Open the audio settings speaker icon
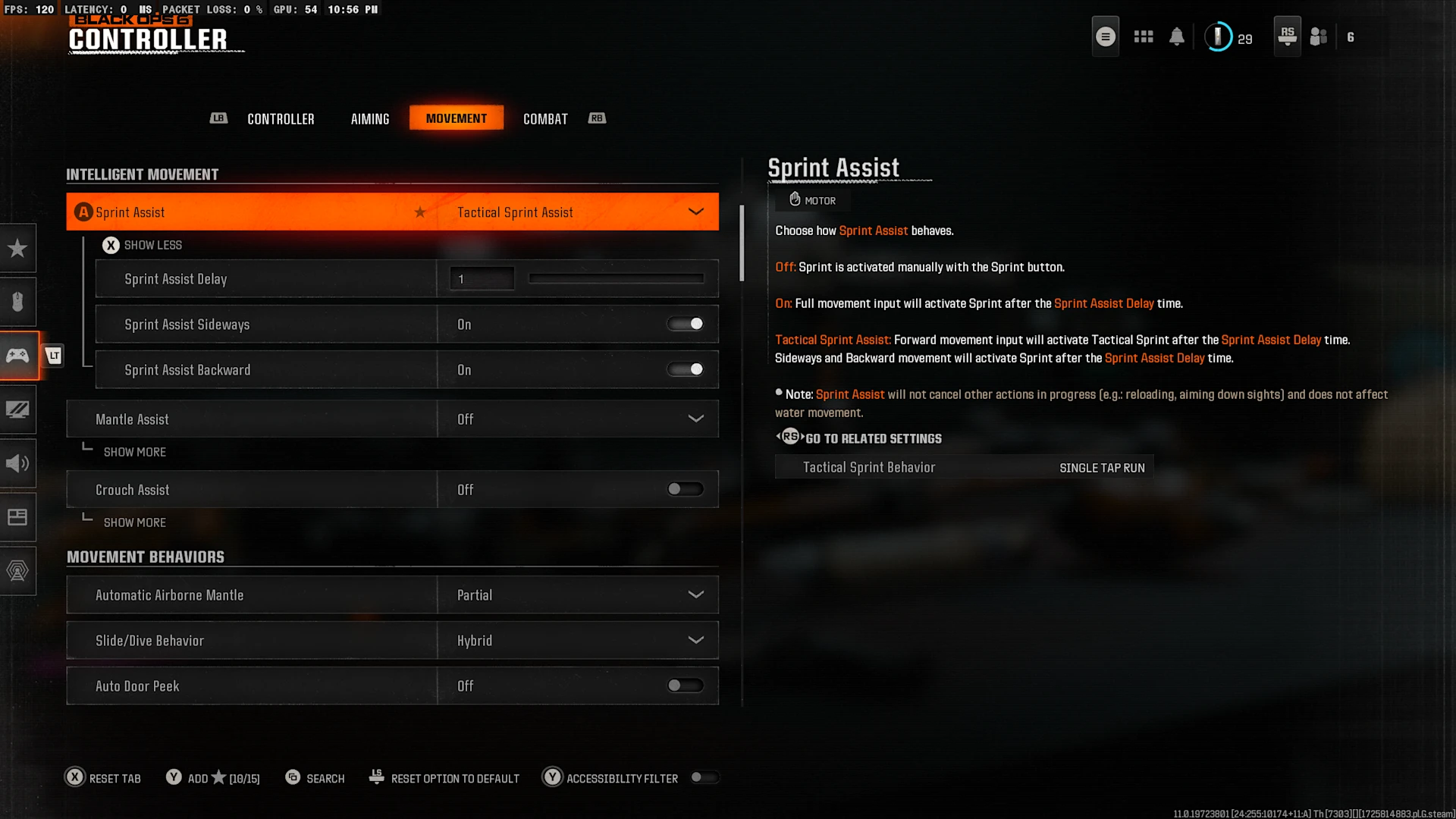The width and height of the screenshot is (1456, 819). click(17, 463)
